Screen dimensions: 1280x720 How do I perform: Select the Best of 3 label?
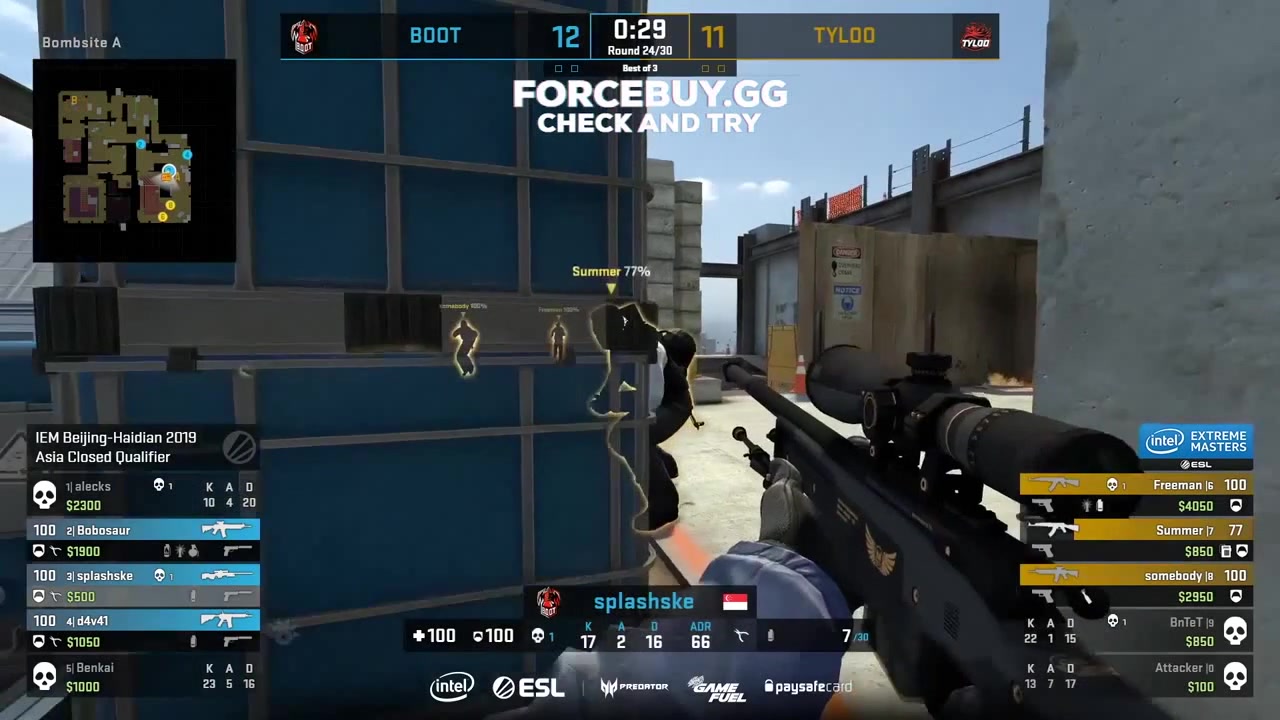pyautogui.click(x=640, y=68)
